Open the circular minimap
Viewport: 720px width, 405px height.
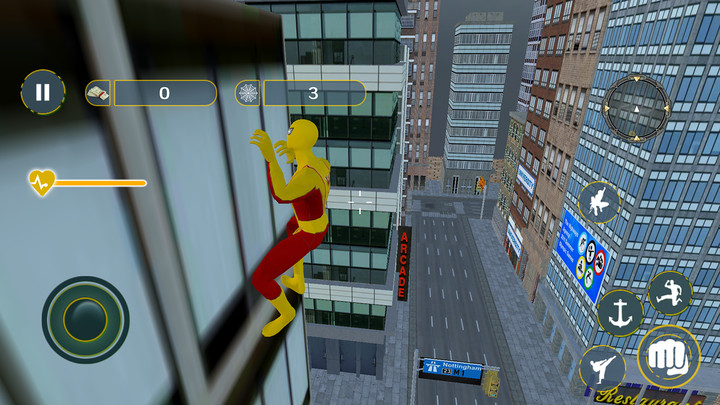coord(636,106)
